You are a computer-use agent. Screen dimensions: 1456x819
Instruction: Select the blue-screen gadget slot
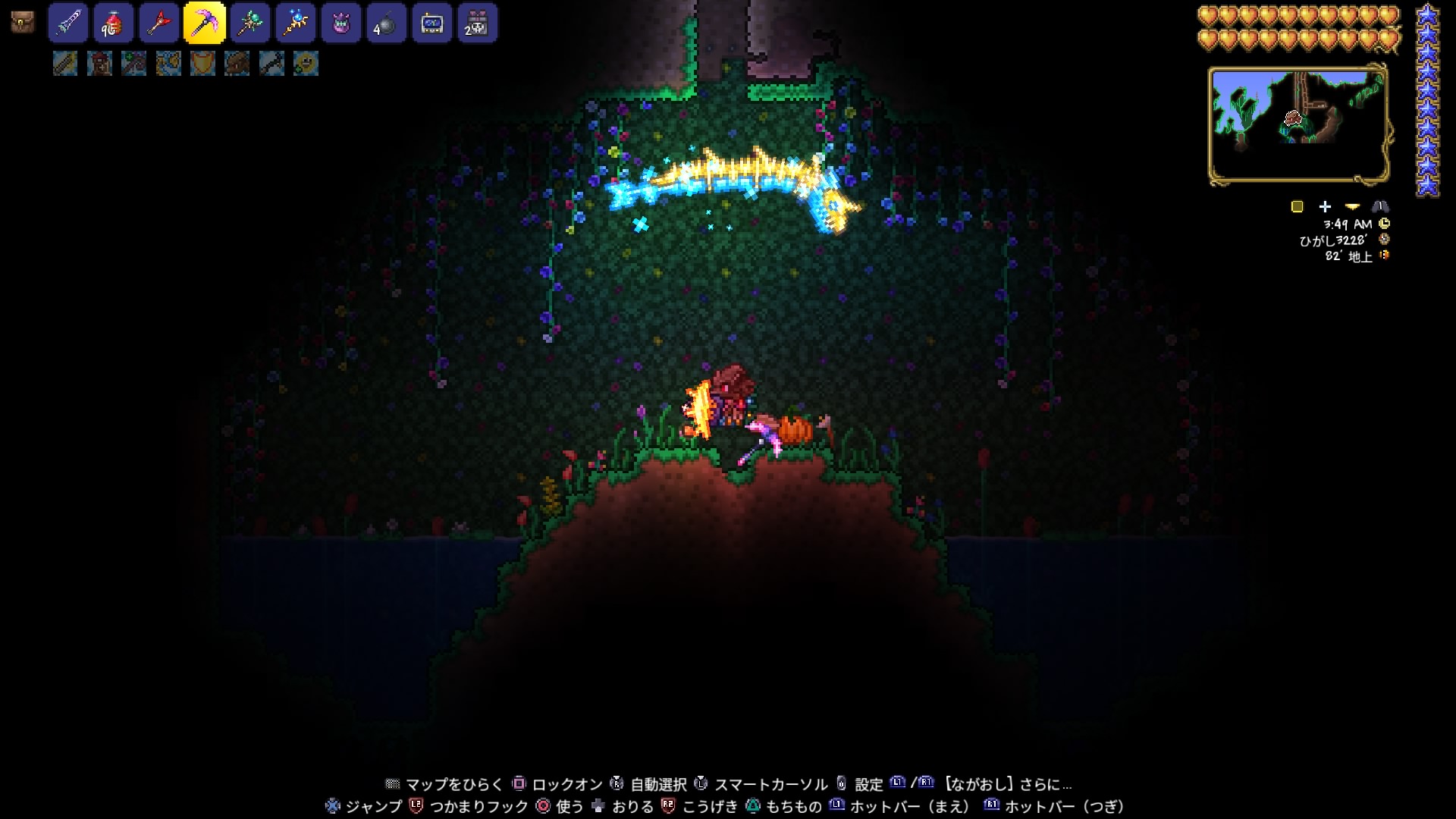coord(432,23)
